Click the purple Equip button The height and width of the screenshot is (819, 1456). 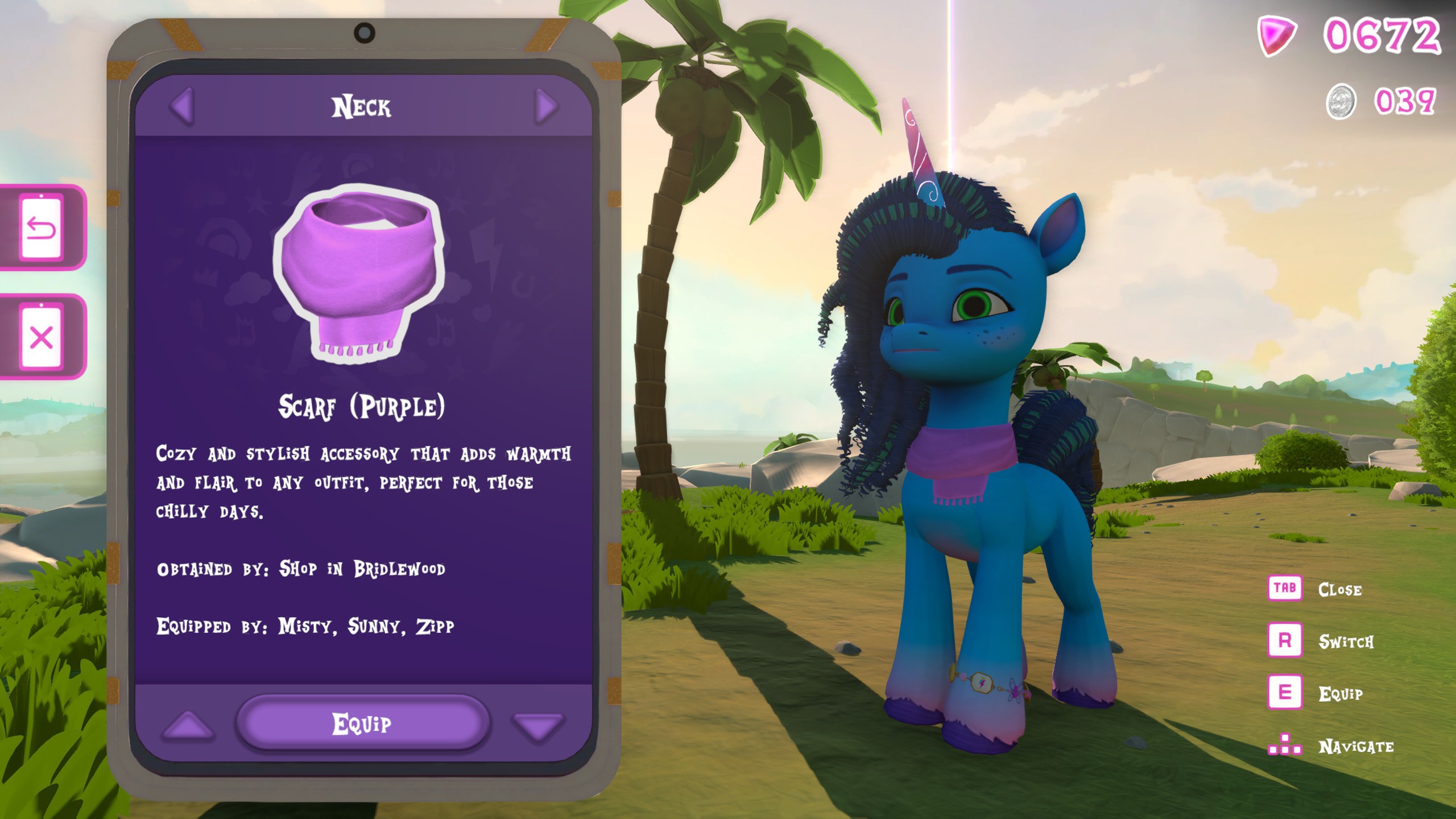[362, 723]
